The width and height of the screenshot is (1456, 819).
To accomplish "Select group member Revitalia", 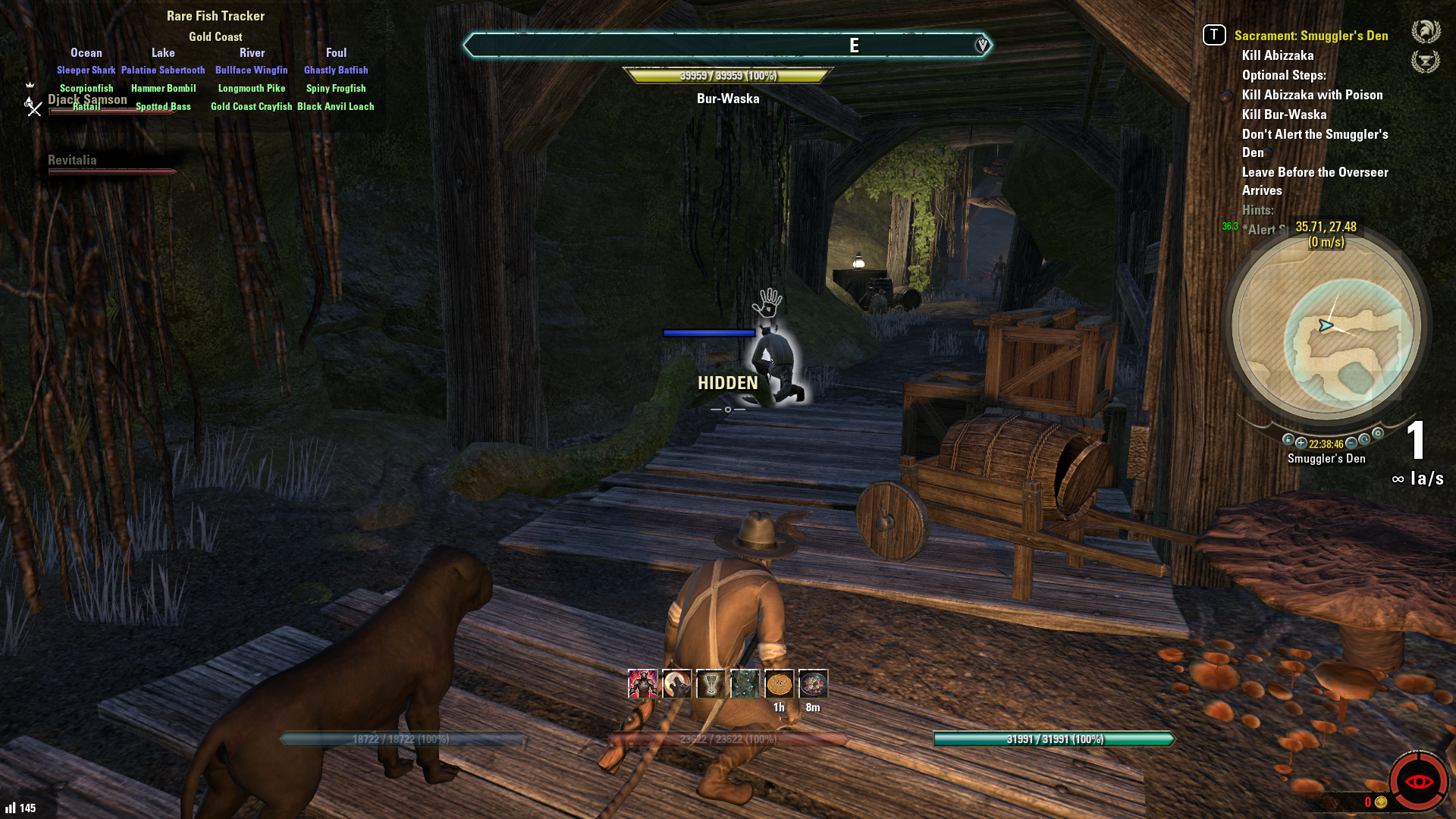I will (x=72, y=160).
